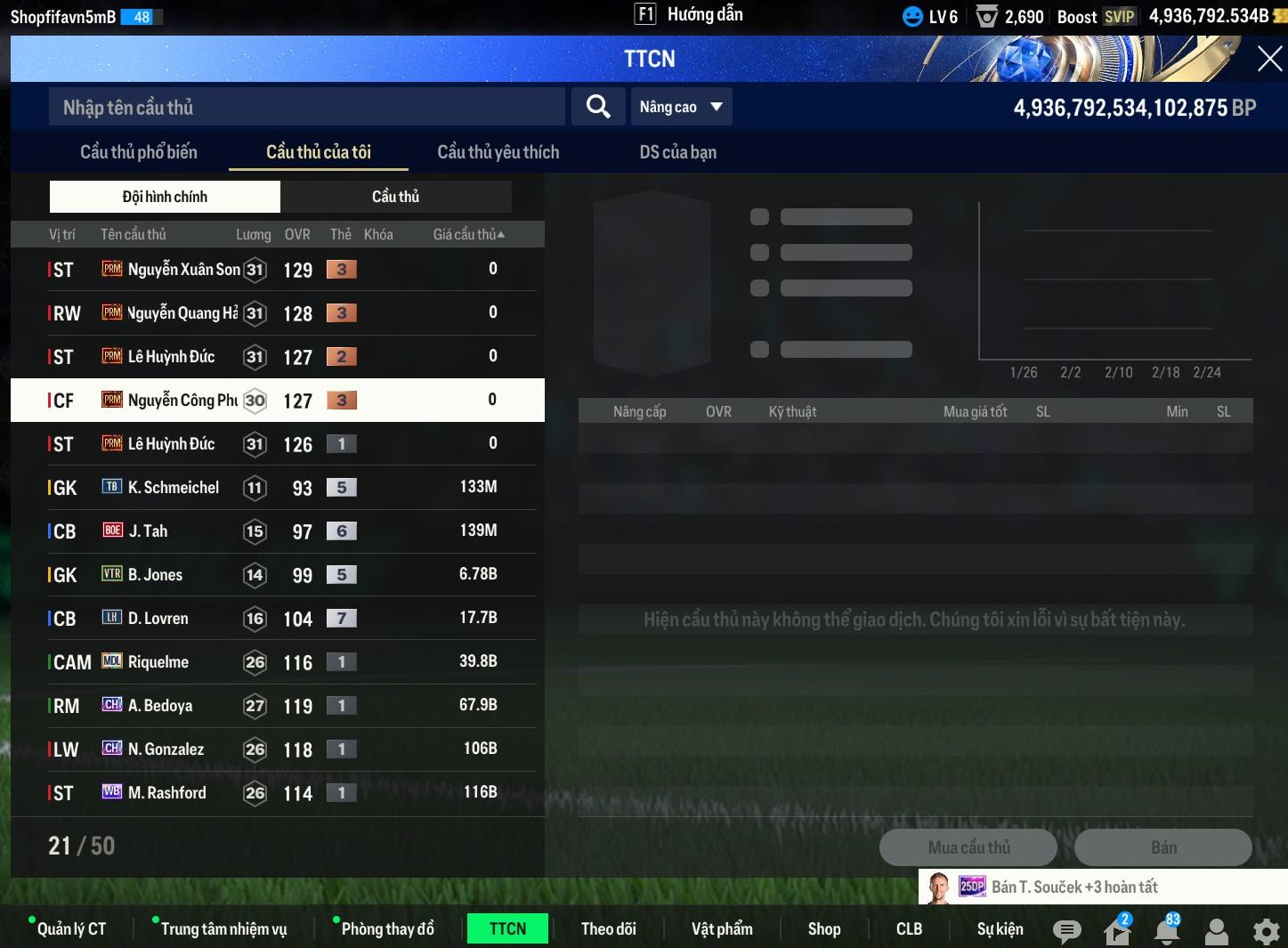The width and height of the screenshot is (1288, 948).
Task: Close the TTCN window
Action: coord(1269,60)
